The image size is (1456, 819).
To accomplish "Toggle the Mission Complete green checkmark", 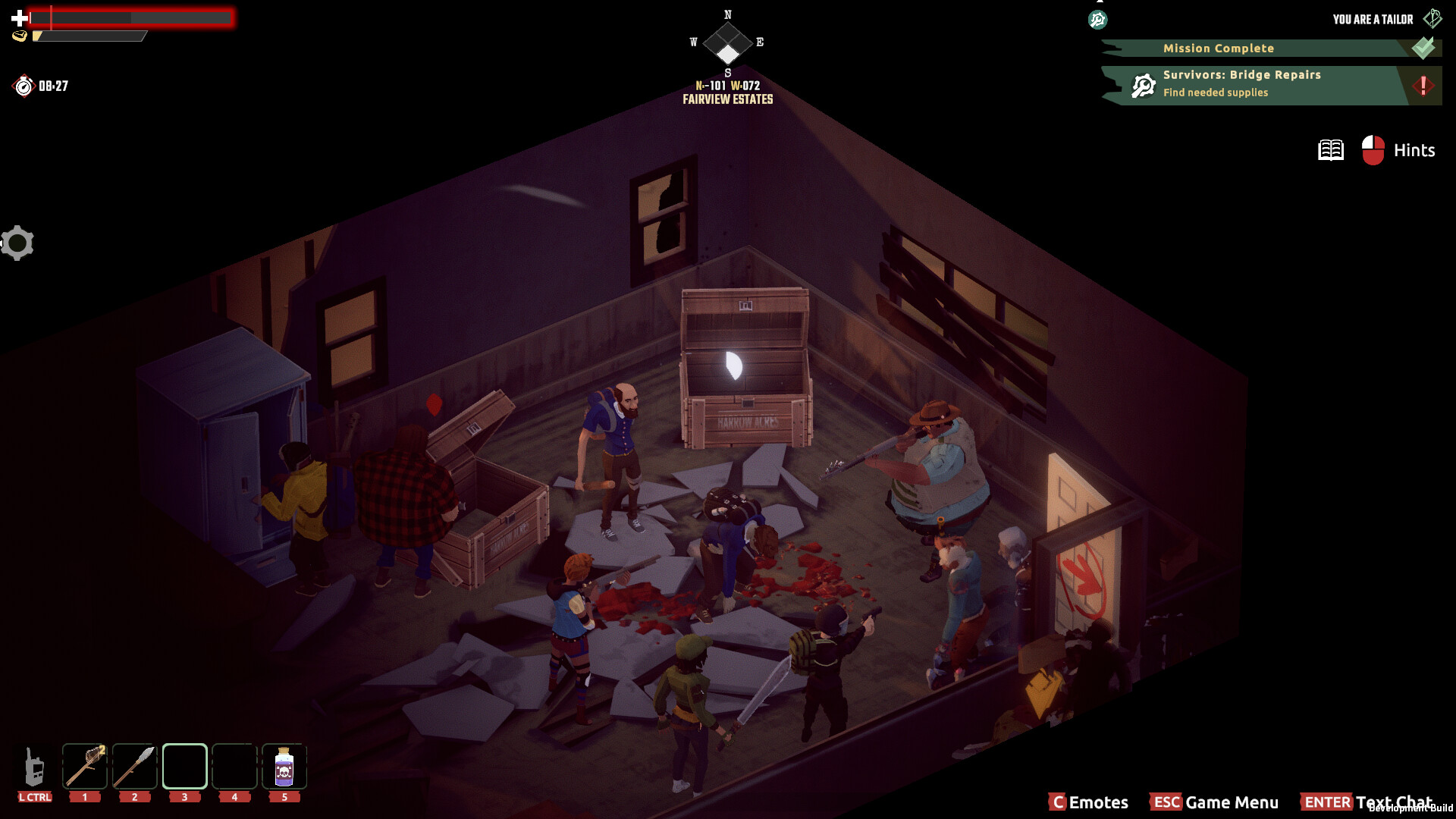I will (x=1422, y=47).
